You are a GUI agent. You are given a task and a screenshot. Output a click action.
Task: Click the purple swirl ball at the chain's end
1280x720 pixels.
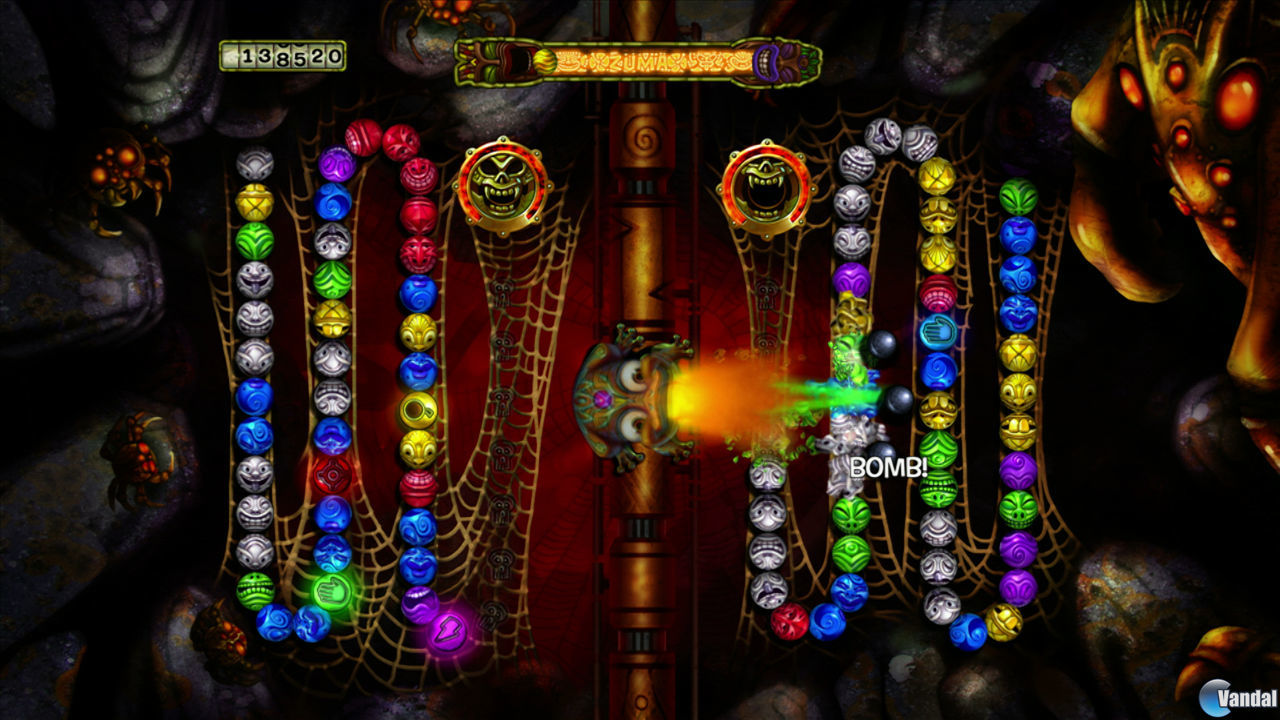click(422, 605)
